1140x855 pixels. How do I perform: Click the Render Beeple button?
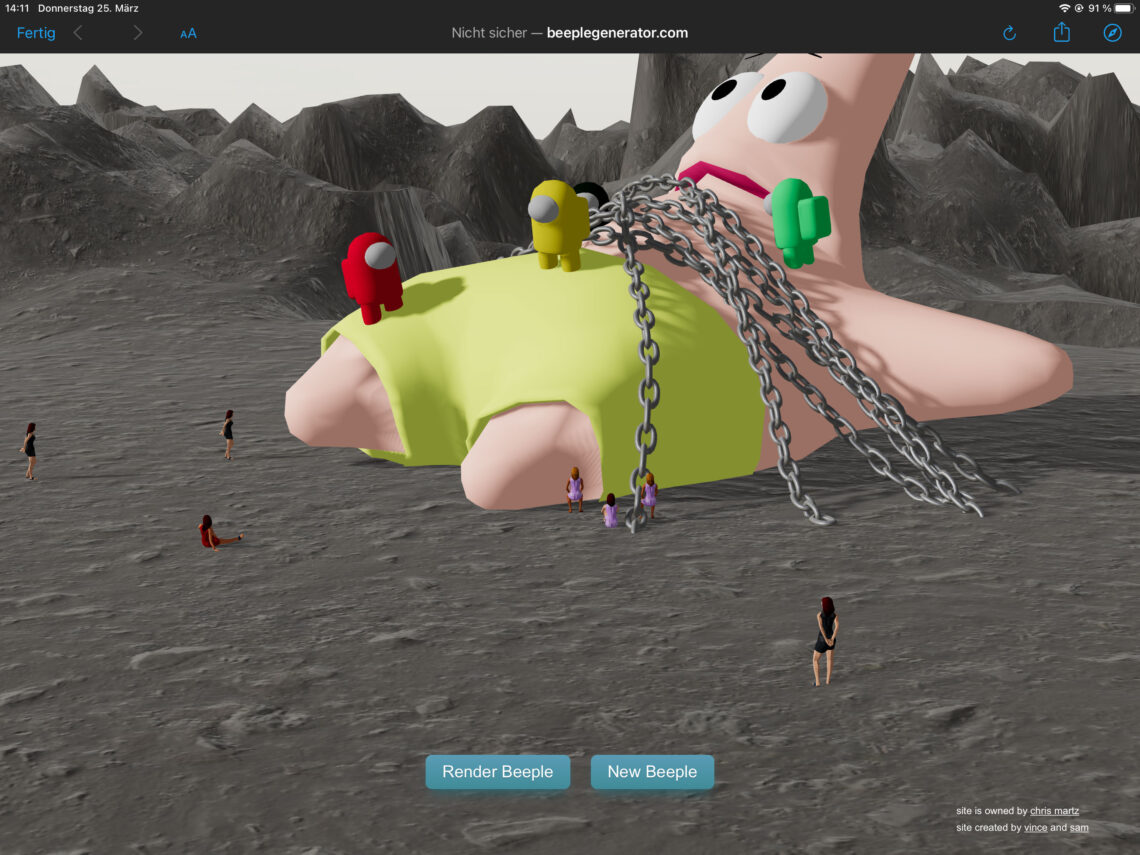[497, 772]
